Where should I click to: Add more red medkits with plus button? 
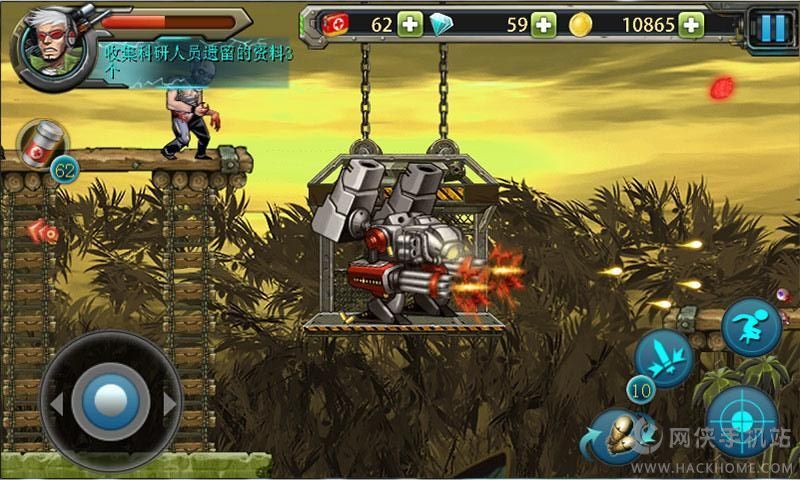[410, 25]
